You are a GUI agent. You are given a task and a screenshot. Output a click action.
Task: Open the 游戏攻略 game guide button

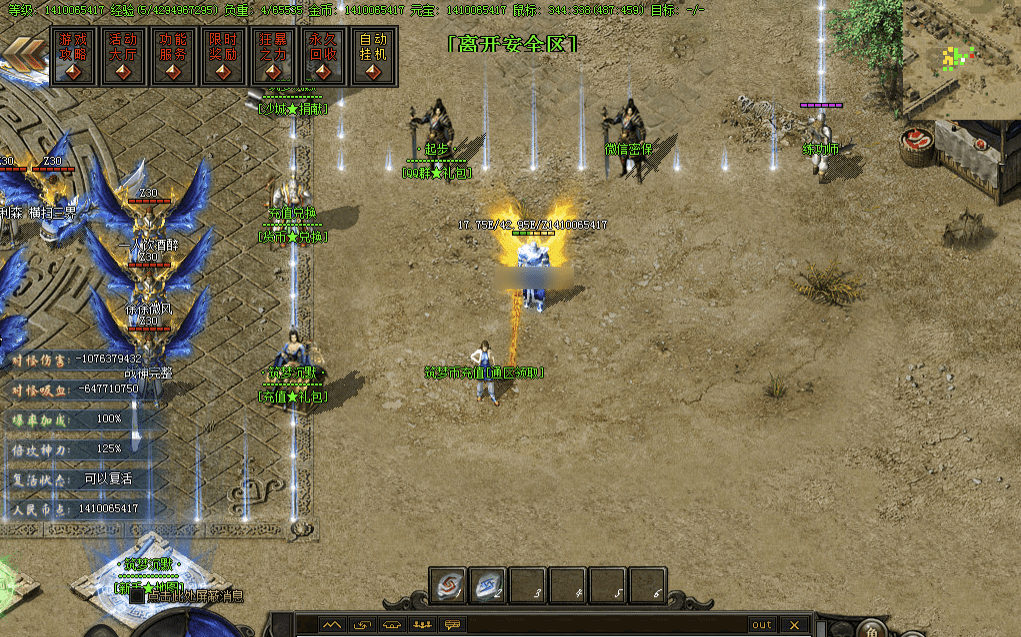click(x=72, y=55)
